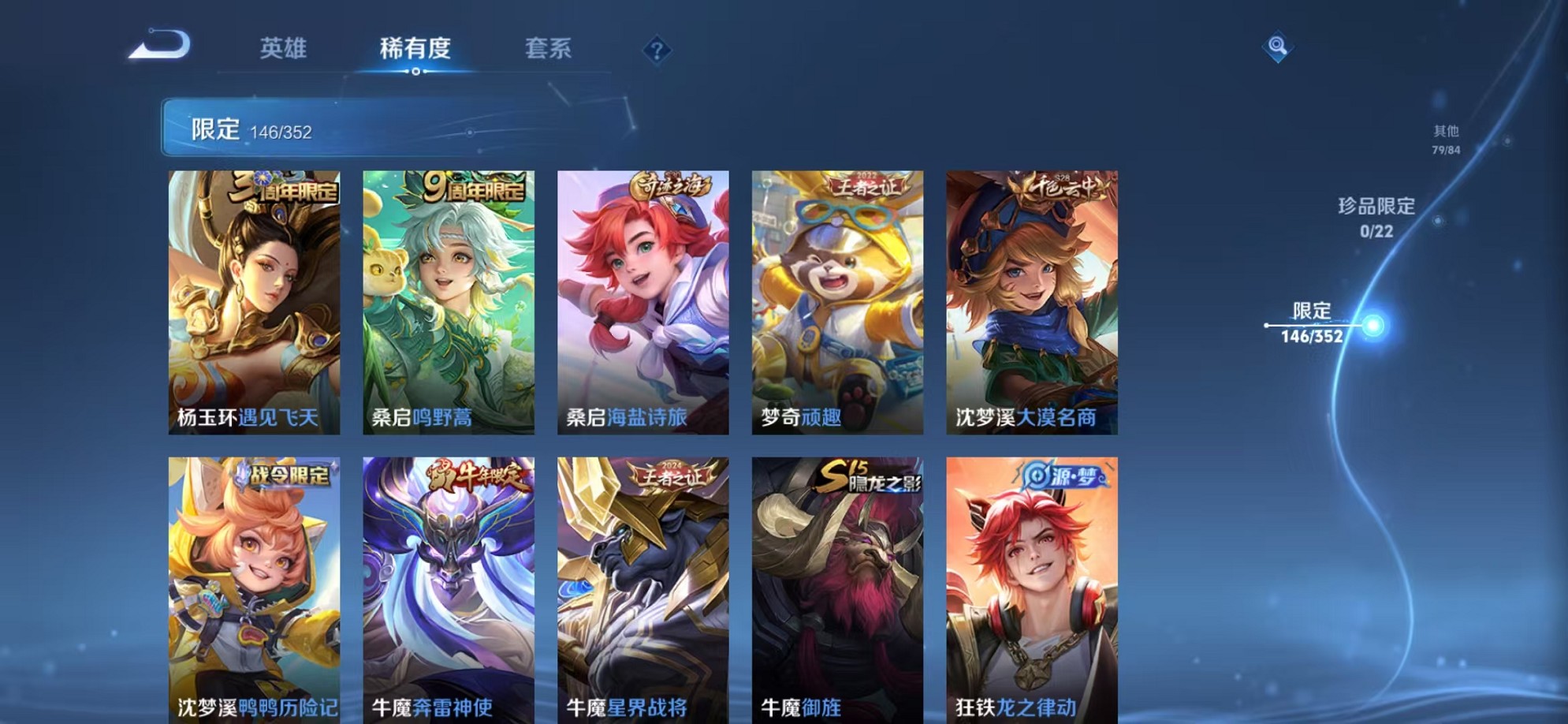Click the 2022 王者之证 badge on 梦奇顽趣 card
1568x724 pixels.
click(865, 183)
